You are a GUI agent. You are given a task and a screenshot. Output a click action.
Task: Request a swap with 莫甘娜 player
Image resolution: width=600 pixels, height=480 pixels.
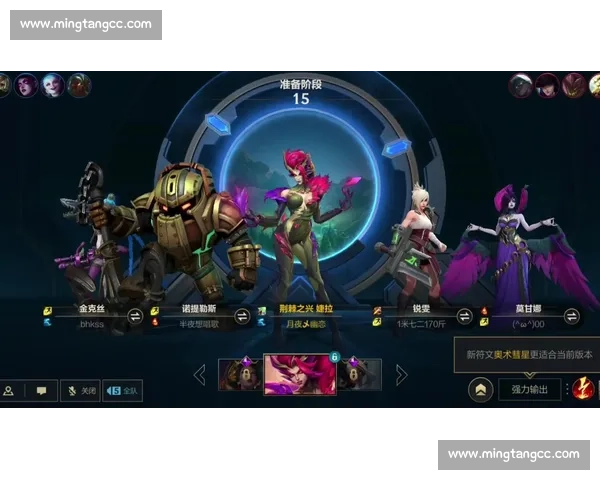coord(571,317)
